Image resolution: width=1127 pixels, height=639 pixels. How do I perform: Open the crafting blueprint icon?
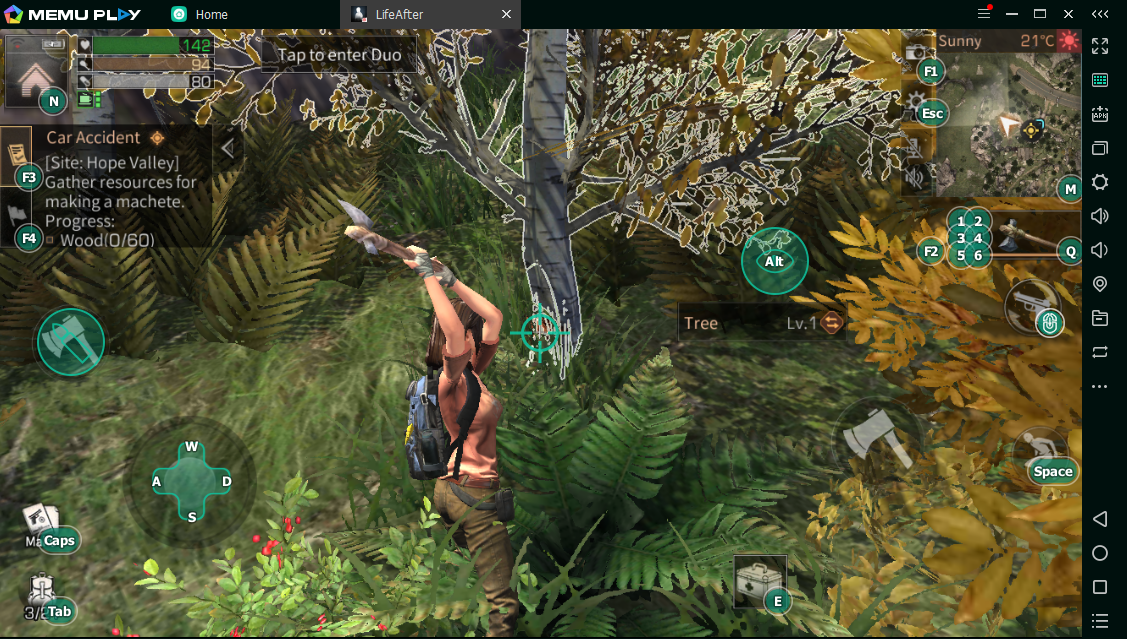click(x=40, y=524)
